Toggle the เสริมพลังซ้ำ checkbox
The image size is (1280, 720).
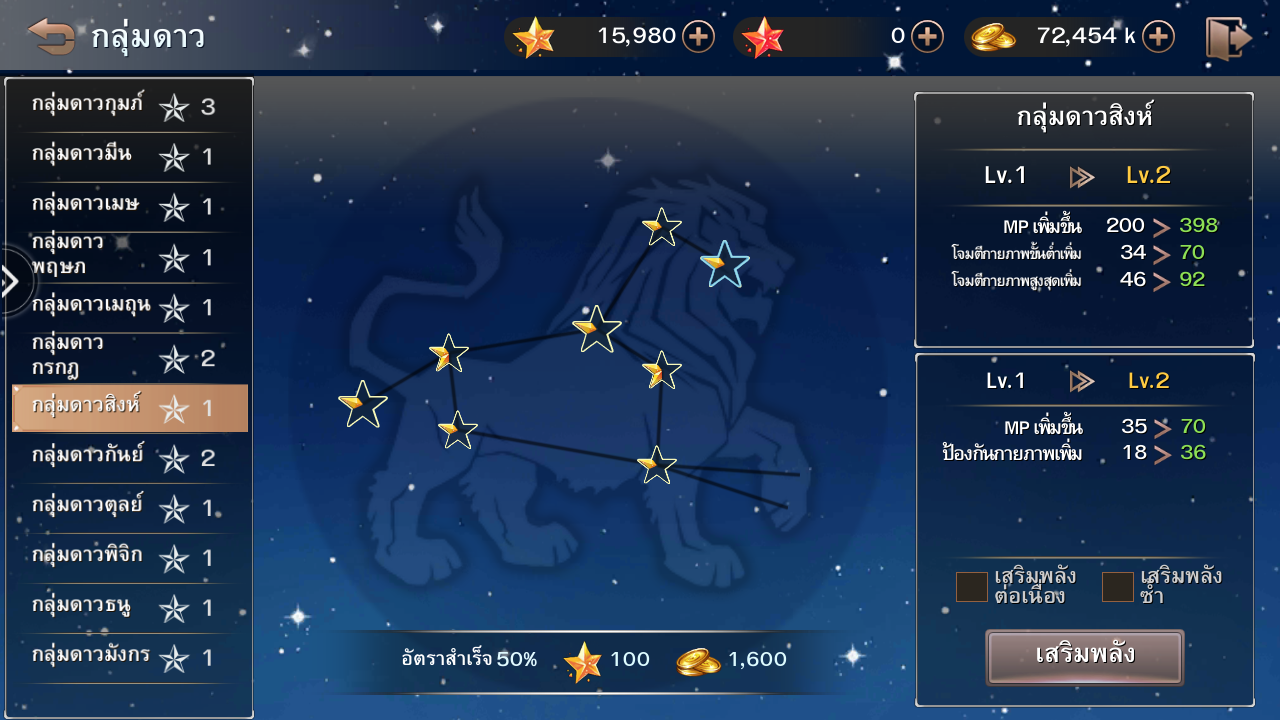click(1117, 587)
